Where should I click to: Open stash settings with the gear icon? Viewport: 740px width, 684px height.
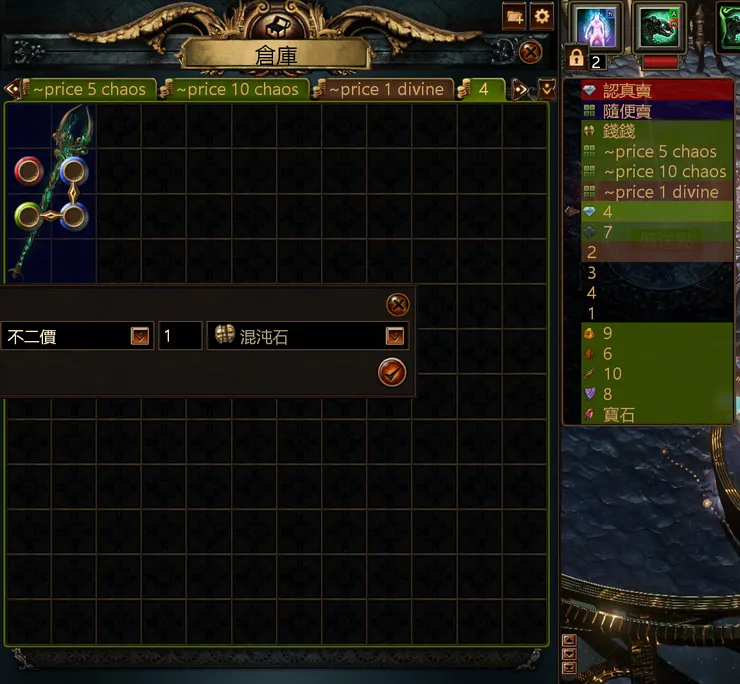[542, 16]
